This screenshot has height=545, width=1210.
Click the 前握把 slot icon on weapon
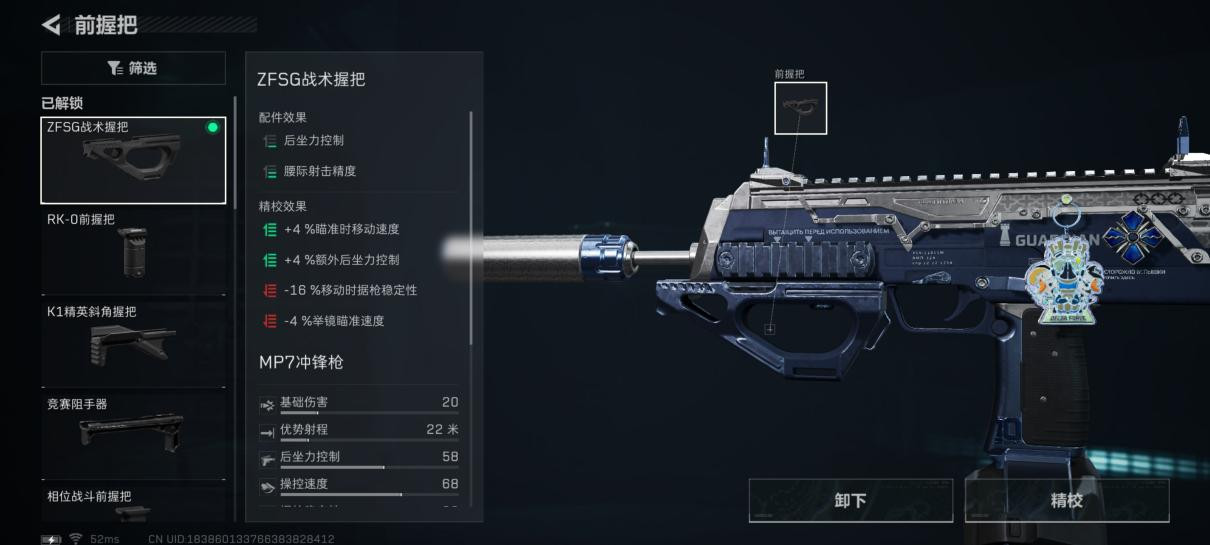pyautogui.click(x=800, y=108)
